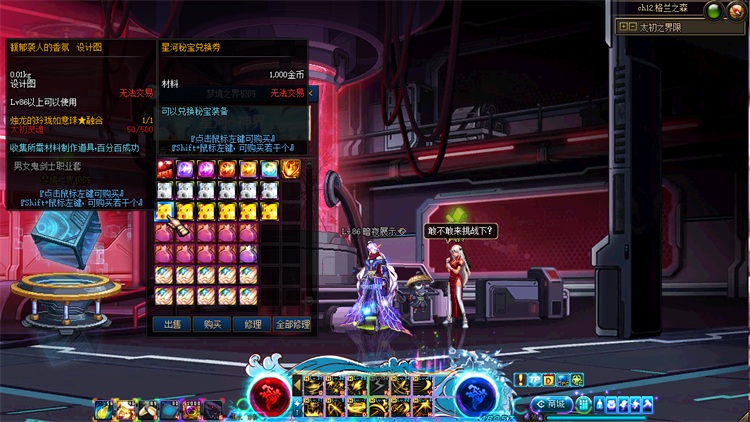750x422 pixels.
Task: Click the green orb button near channel name
Action: coord(713,11)
